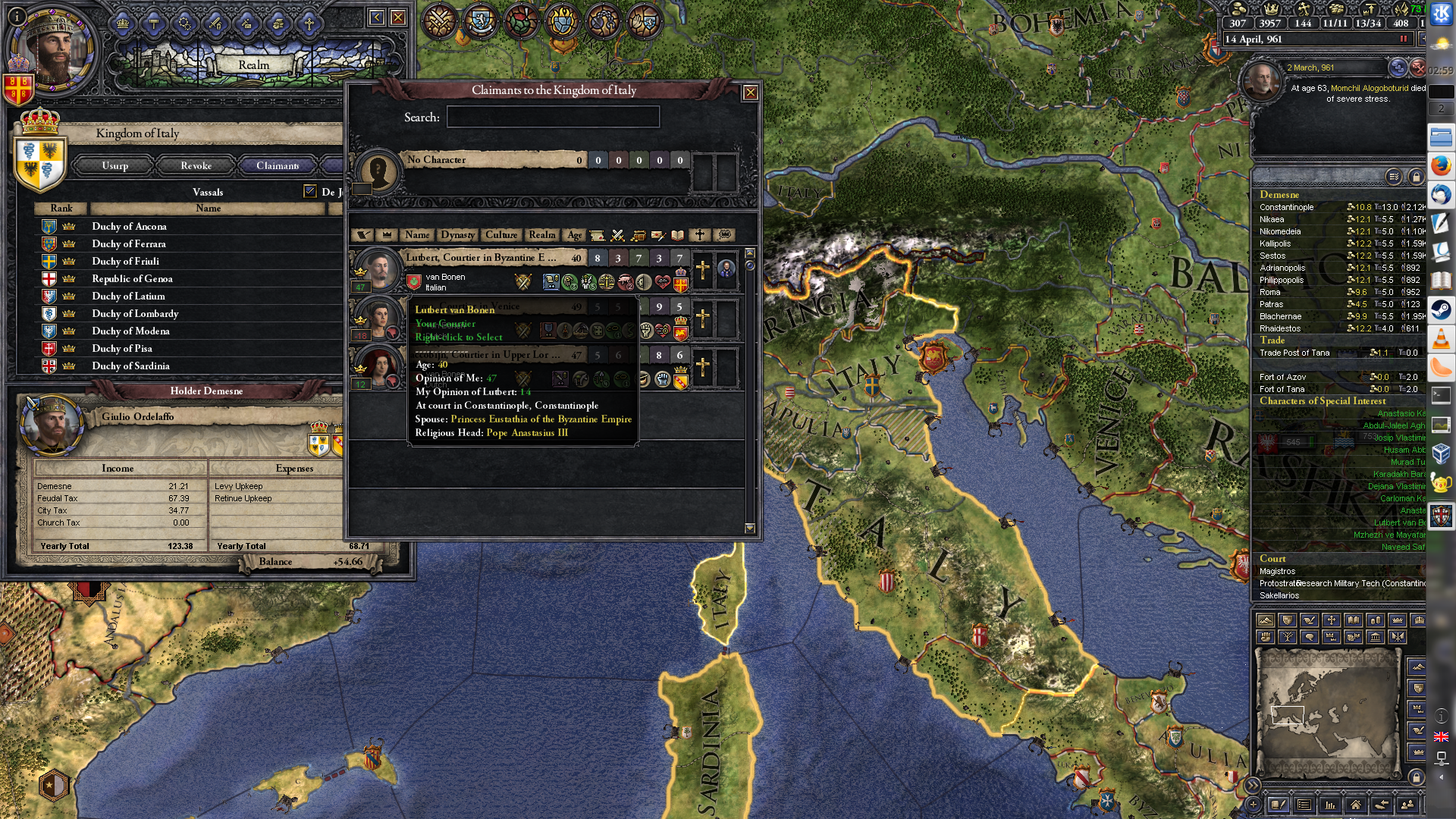This screenshot has width=1456, height=819.
Task: Close the Claimants to the Kingdom of Italy window
Action: tap(750, 93)
